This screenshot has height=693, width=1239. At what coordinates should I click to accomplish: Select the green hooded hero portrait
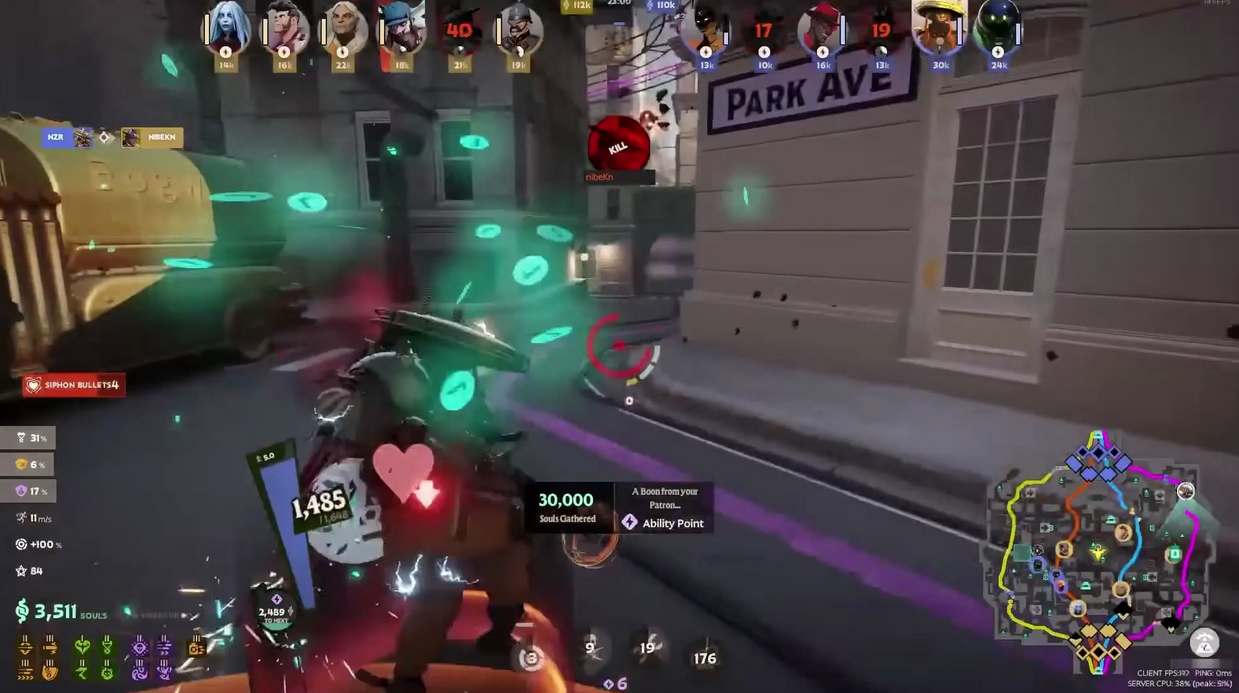[x=998, y=30]
